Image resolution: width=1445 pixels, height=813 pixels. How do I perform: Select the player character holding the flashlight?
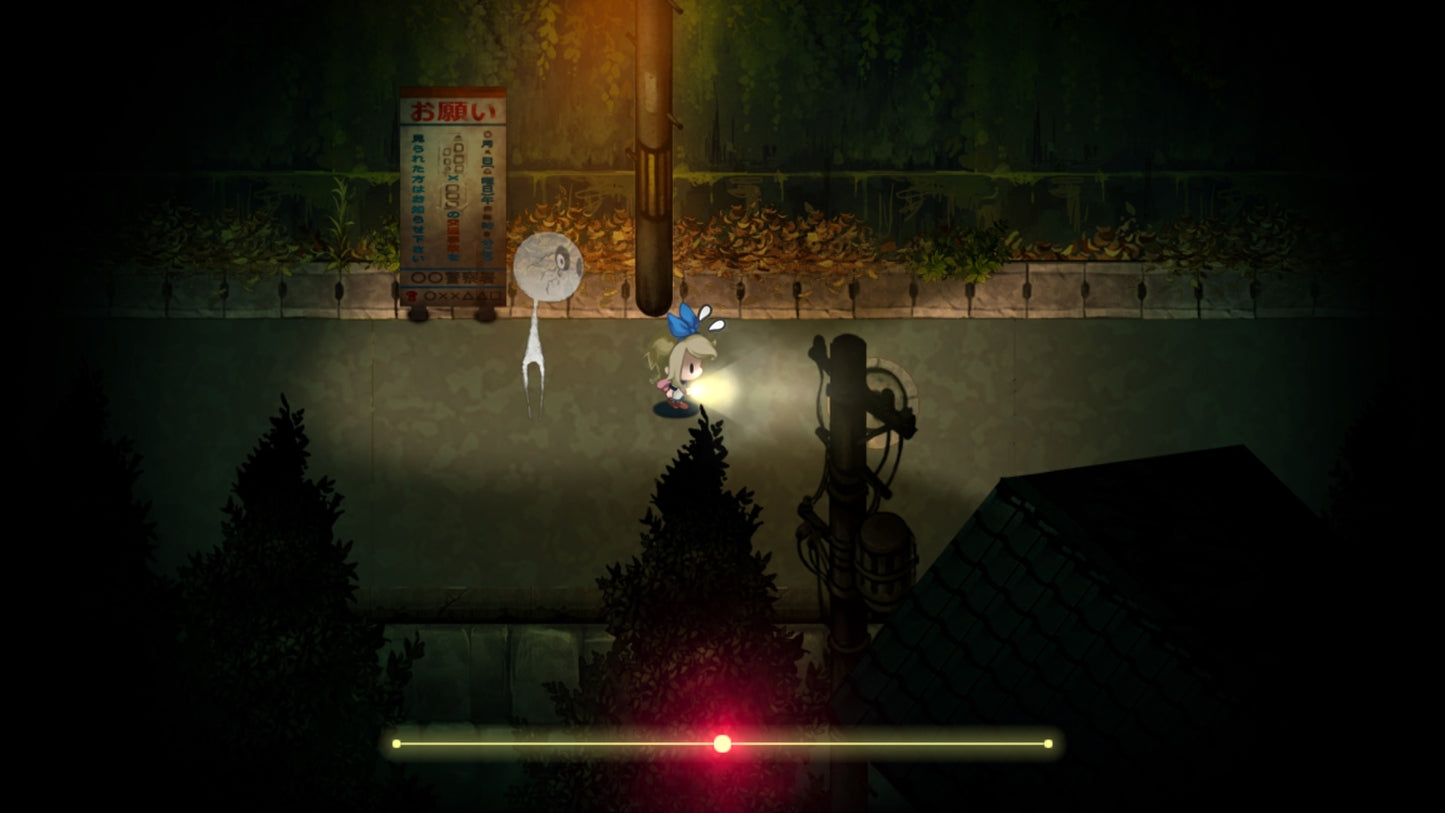tap(680, 370)
